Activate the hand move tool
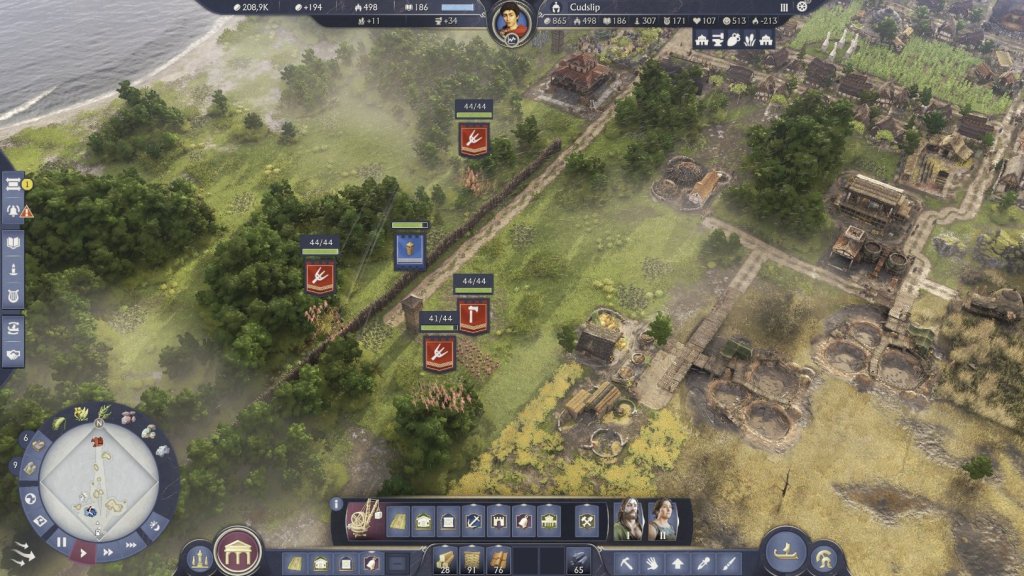 [653, 563]
